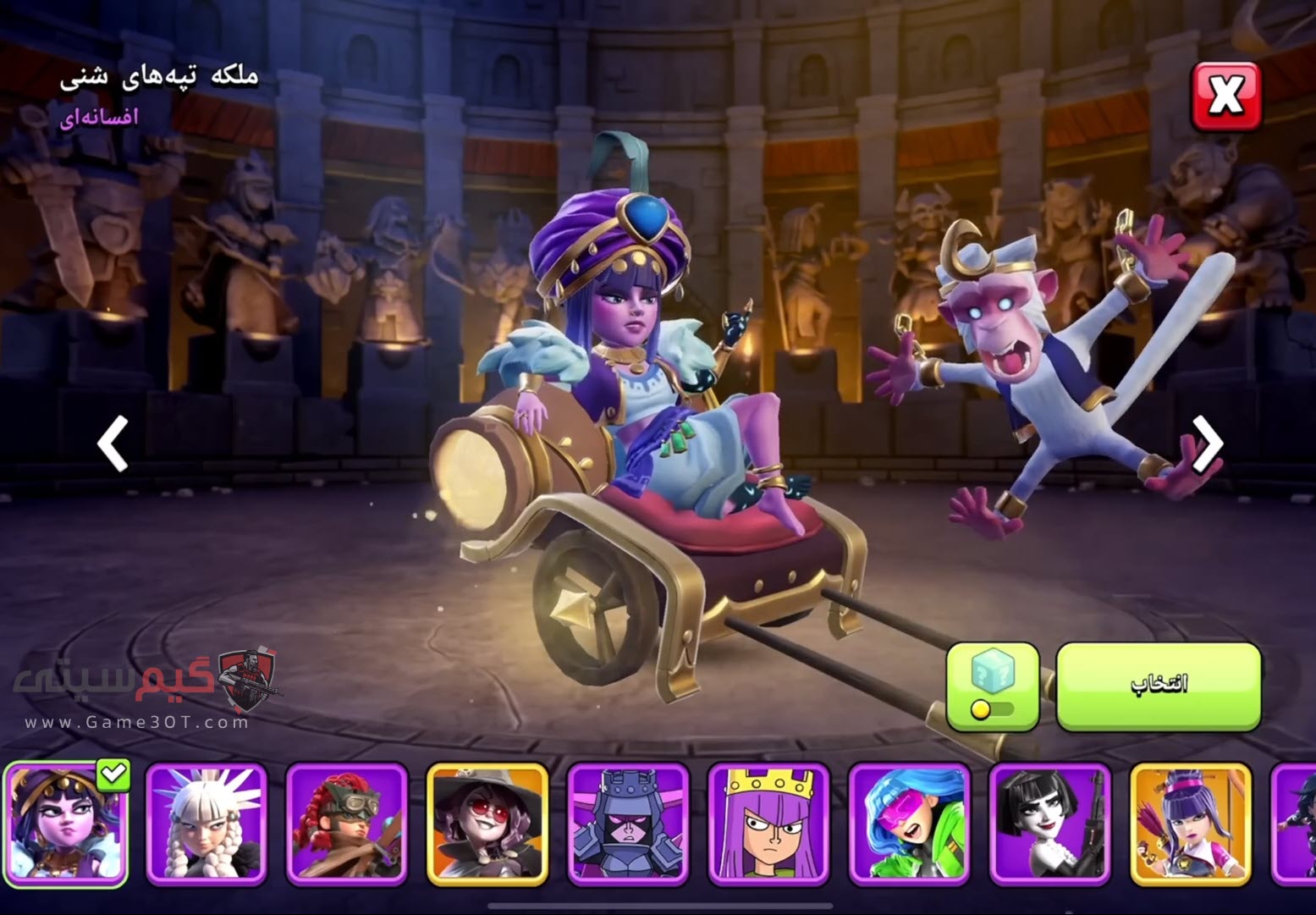Choose the black-and-white bob-haired queen skin

click(x=1049, y=823)
